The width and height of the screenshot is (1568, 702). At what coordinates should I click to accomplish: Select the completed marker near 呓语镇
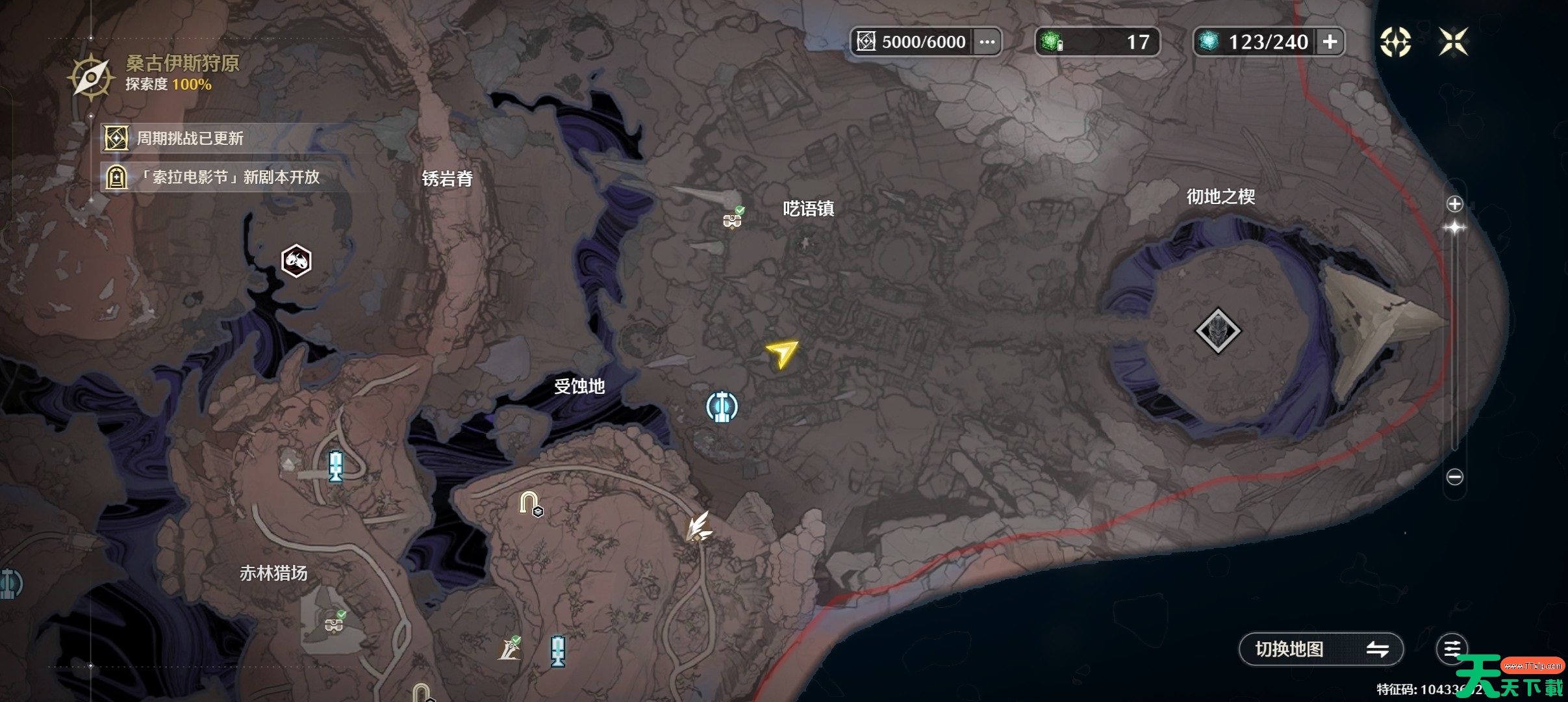(733, 219)
